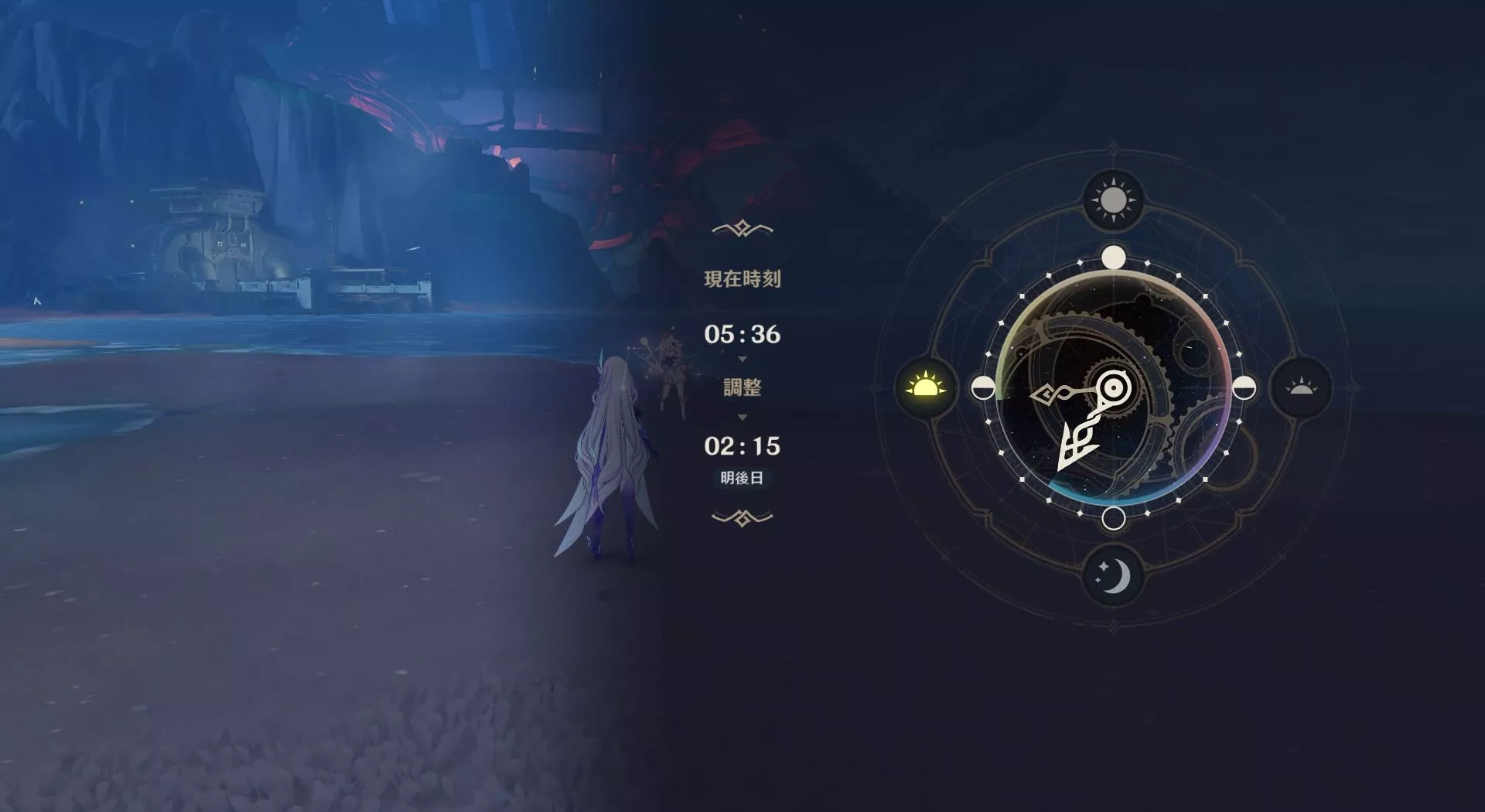The image size is (1485, 812).
Task: Click the arrow below the 05:36 time
Action: 741,358
